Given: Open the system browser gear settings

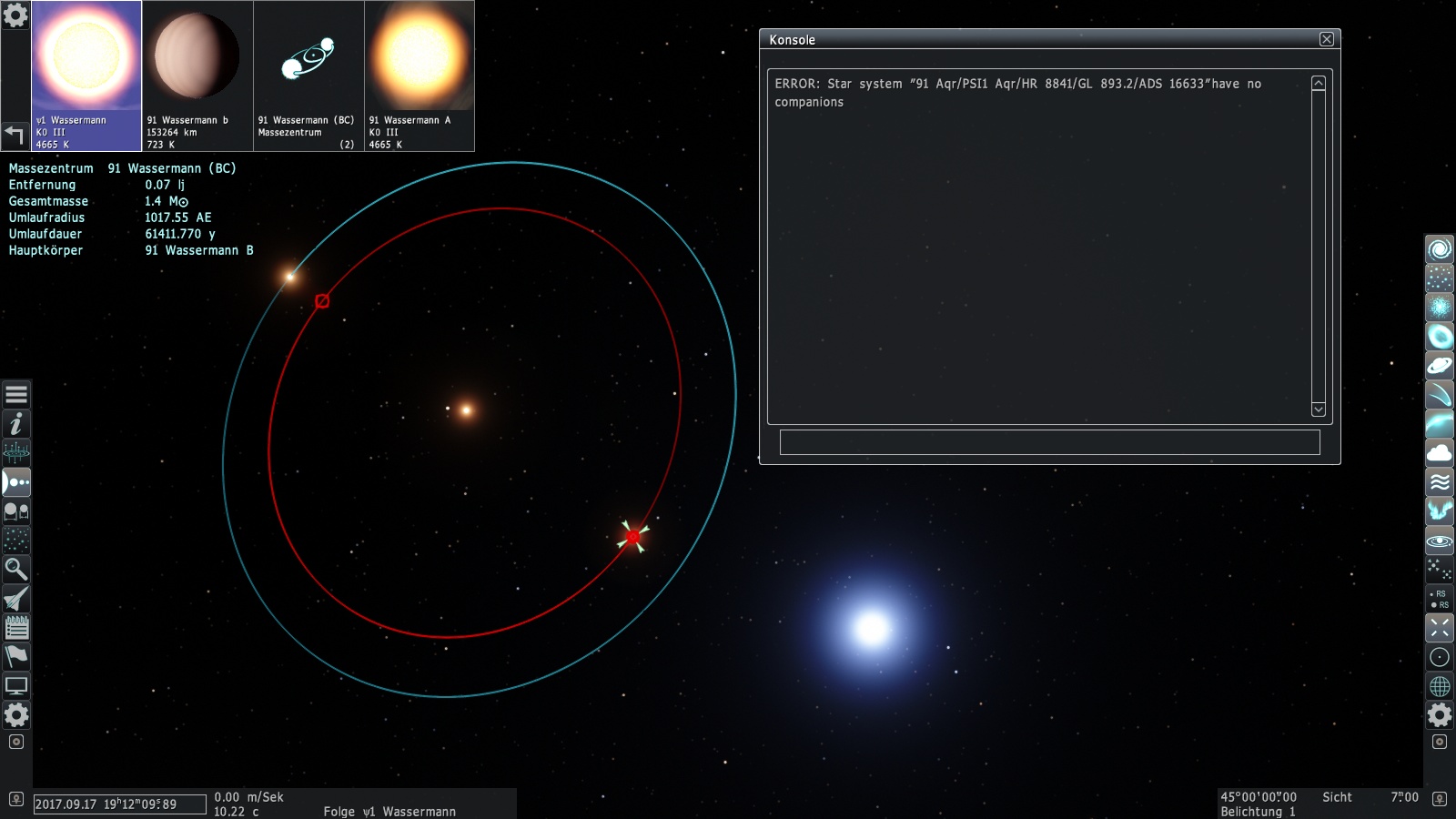Looking at the screenshot, I should (x=15, y=15).
